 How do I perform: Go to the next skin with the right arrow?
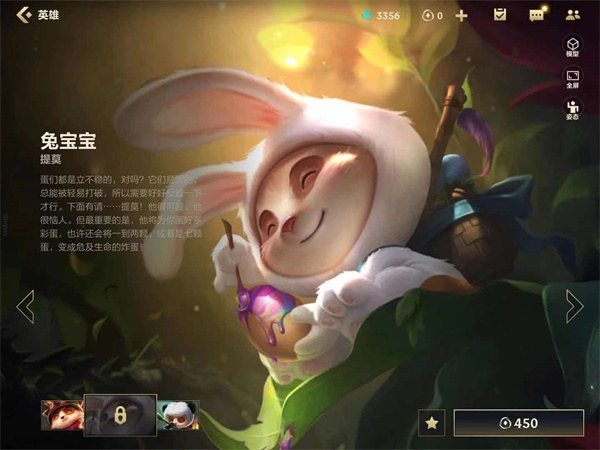click(574, 306)
